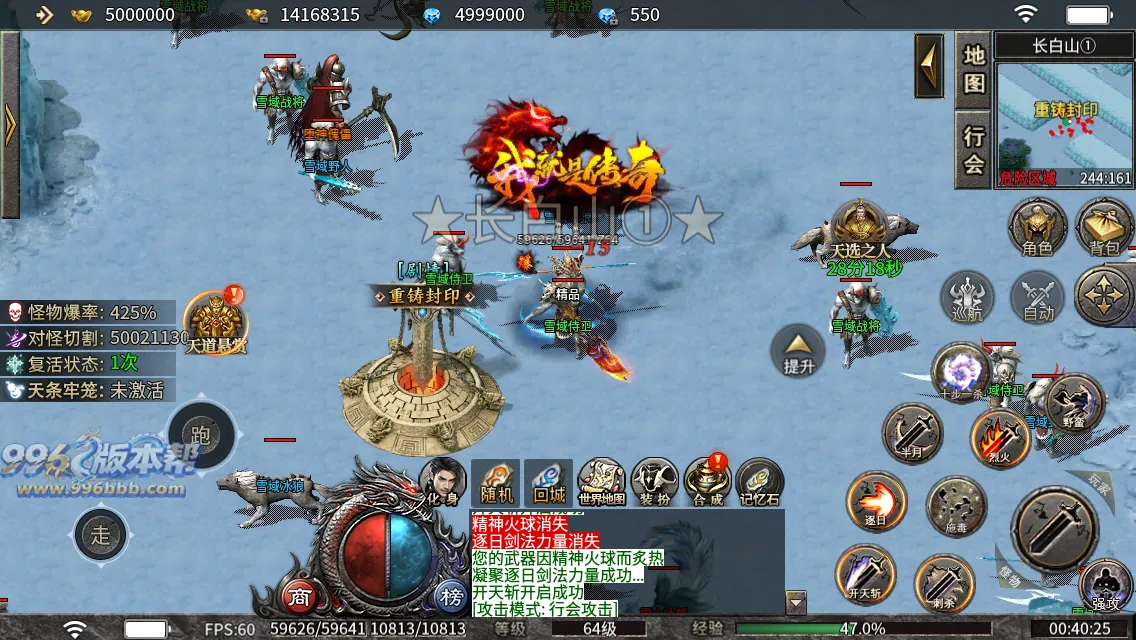Open the 商 shop button

click(299, 598)
